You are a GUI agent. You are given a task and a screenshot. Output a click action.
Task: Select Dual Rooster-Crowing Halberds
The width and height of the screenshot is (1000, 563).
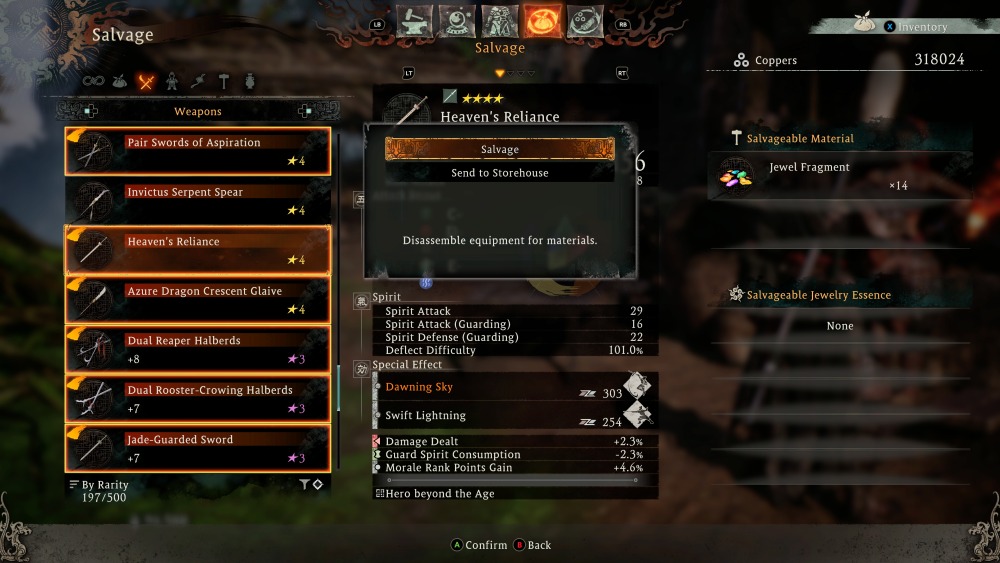[198, 399]
